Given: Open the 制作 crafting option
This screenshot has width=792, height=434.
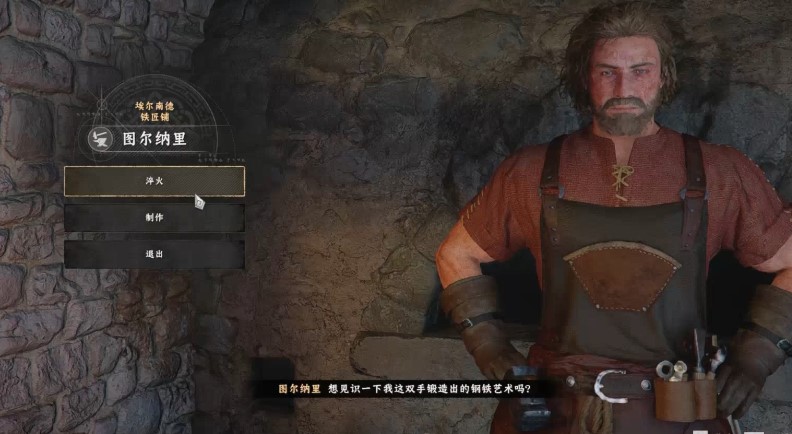Looking at the screenshot, I should click(154, 217).
